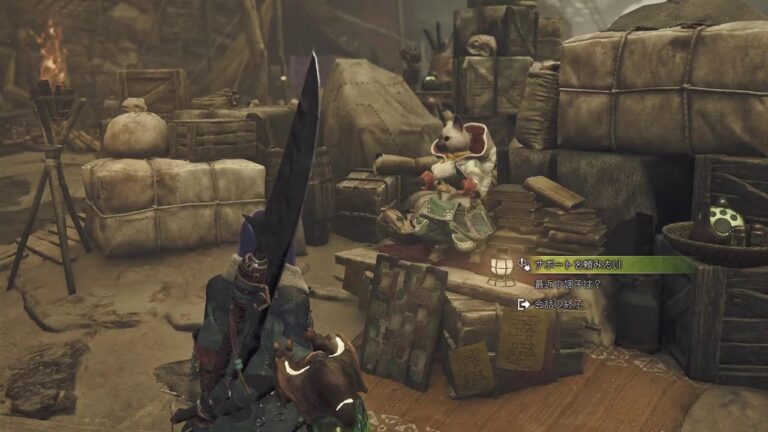Select the 最近の調子は？ dialogue option

tap(566, 285)
